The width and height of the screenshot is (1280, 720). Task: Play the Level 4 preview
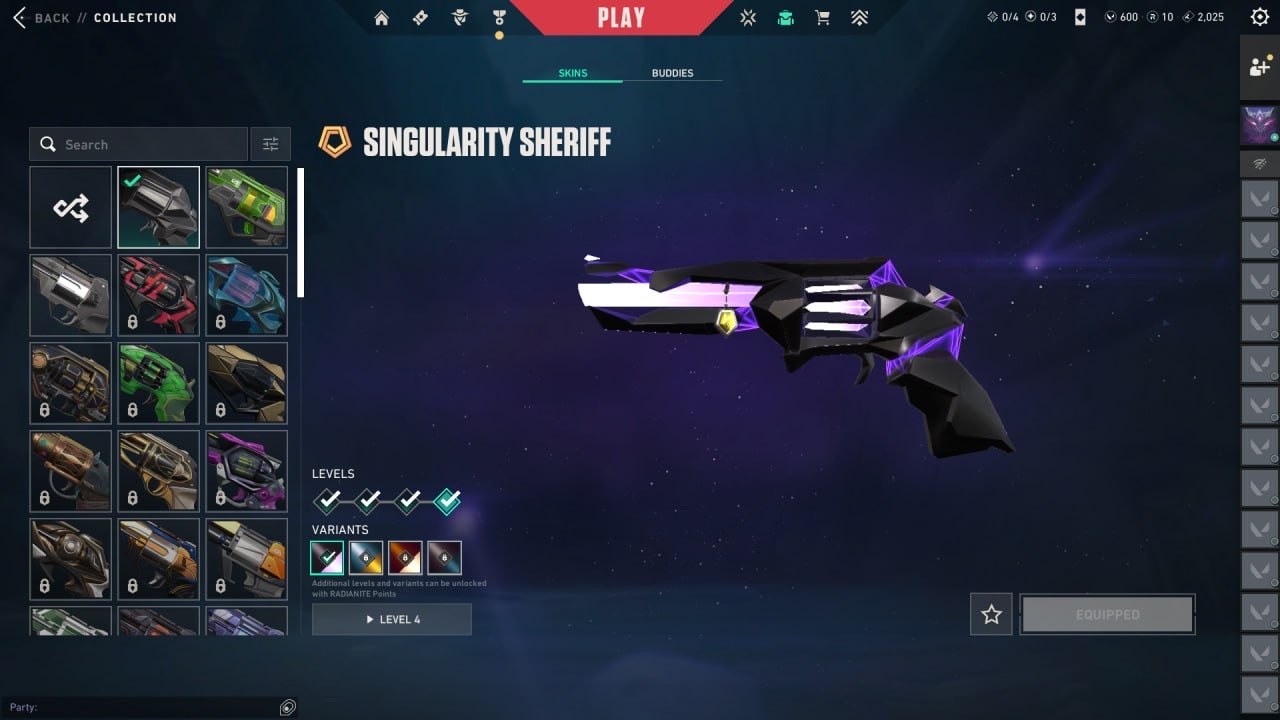click(x=392, y=619)
